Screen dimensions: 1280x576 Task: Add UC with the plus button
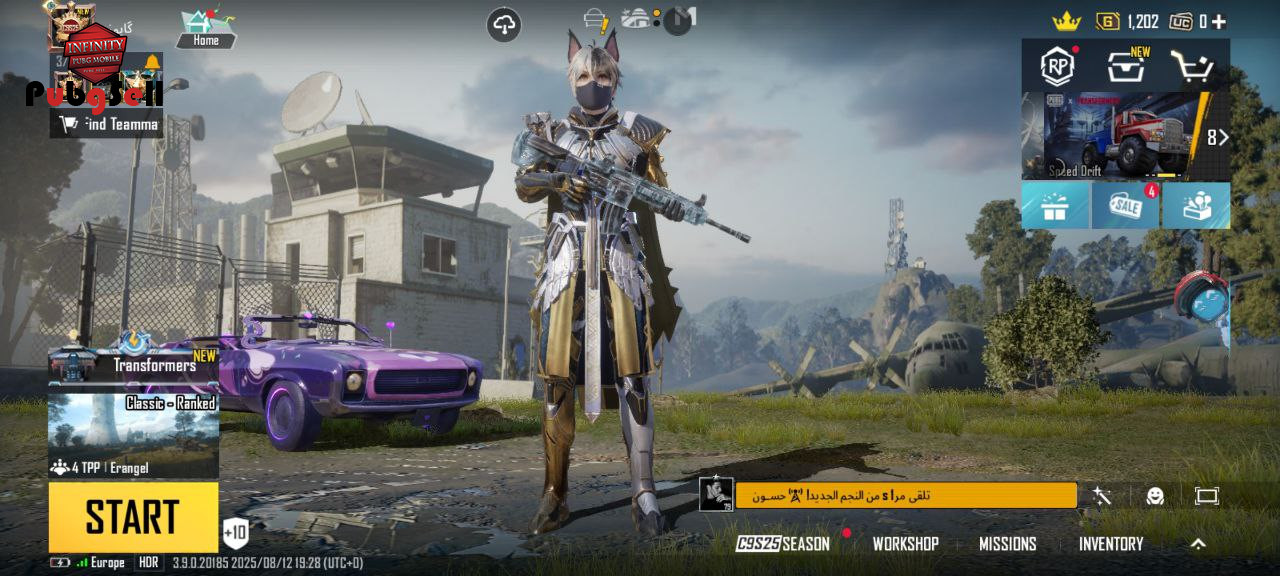tap(1218, 22)
